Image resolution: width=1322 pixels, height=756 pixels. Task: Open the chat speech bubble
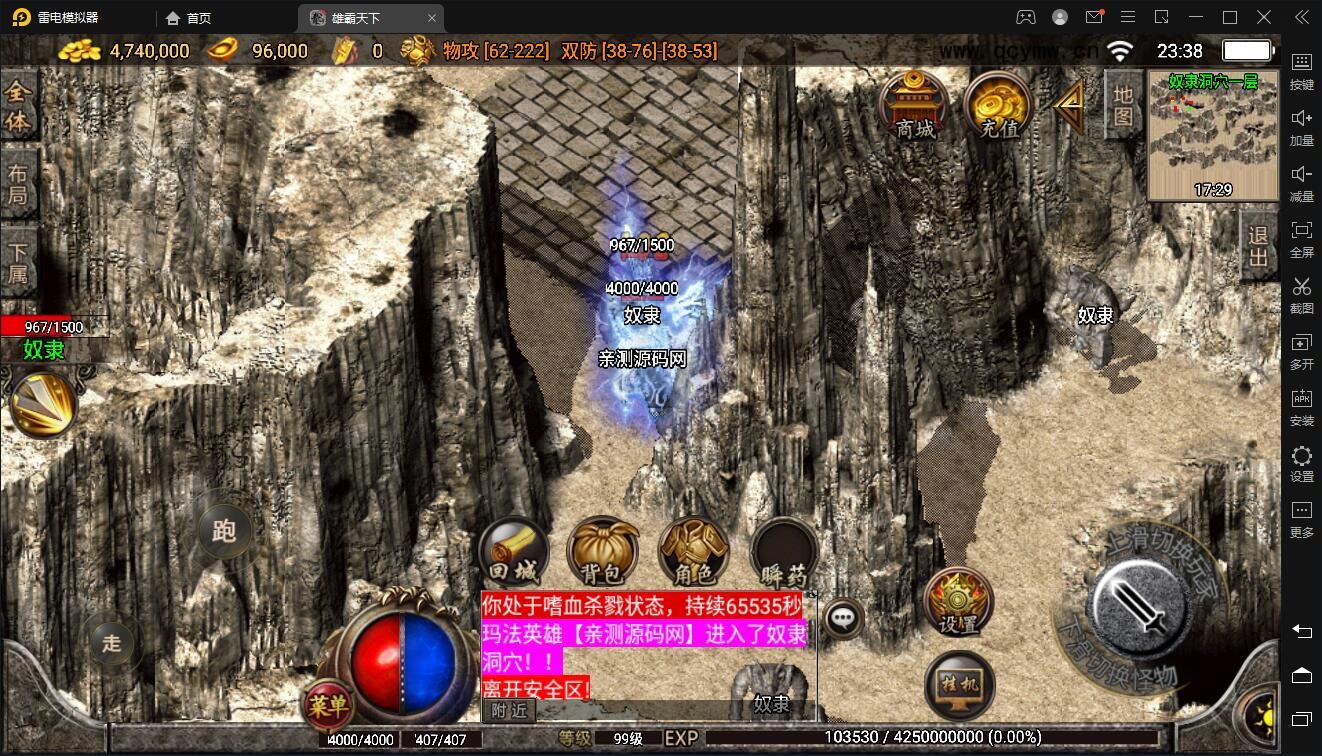pos(845,618)
